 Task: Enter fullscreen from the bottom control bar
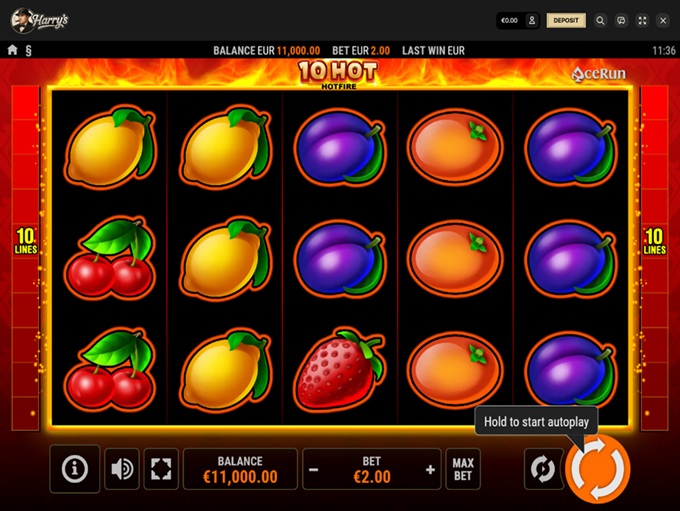click(x=161, y=469)
